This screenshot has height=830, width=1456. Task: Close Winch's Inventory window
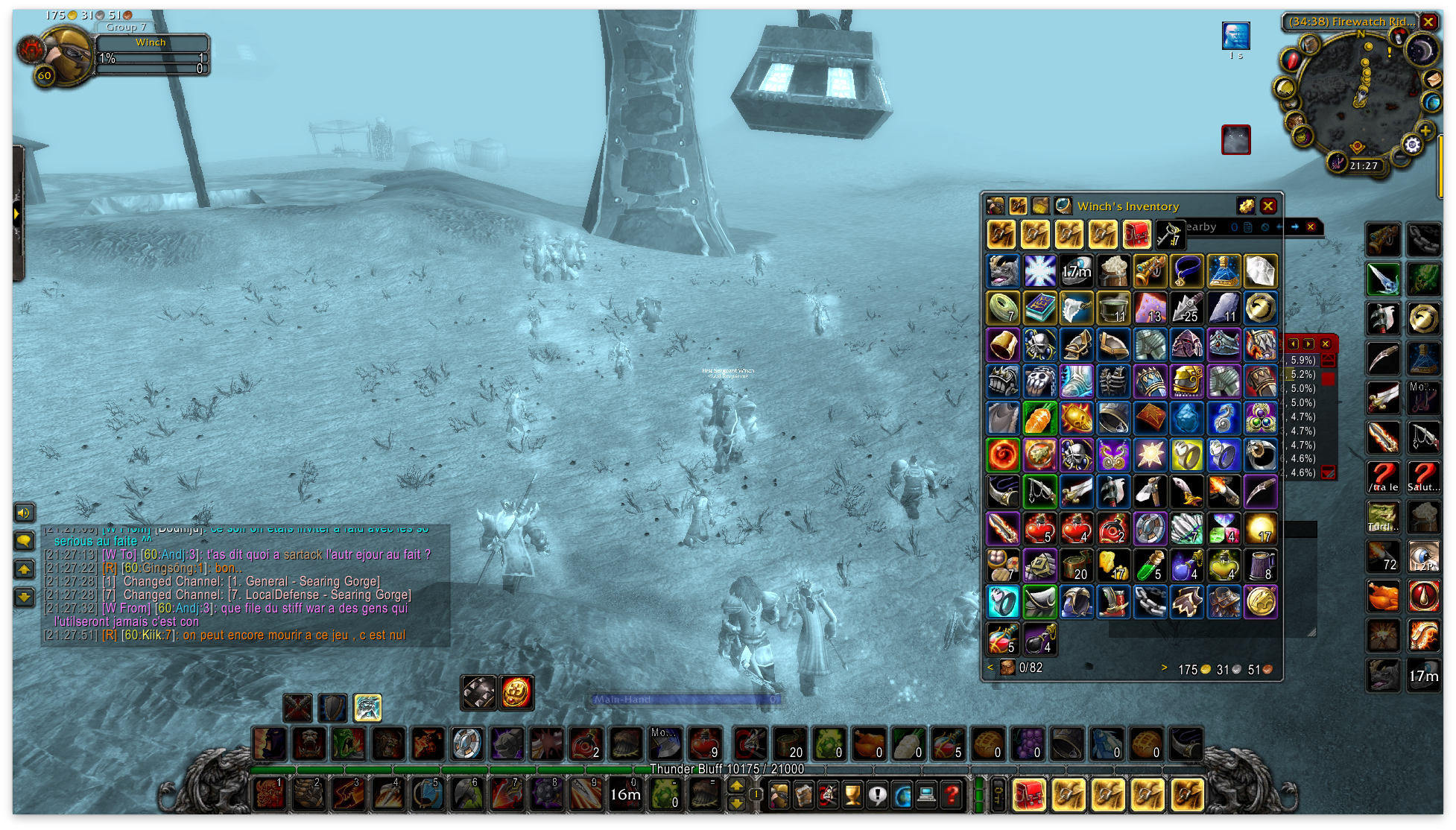pyautogui.click(x=1267, y=206)
